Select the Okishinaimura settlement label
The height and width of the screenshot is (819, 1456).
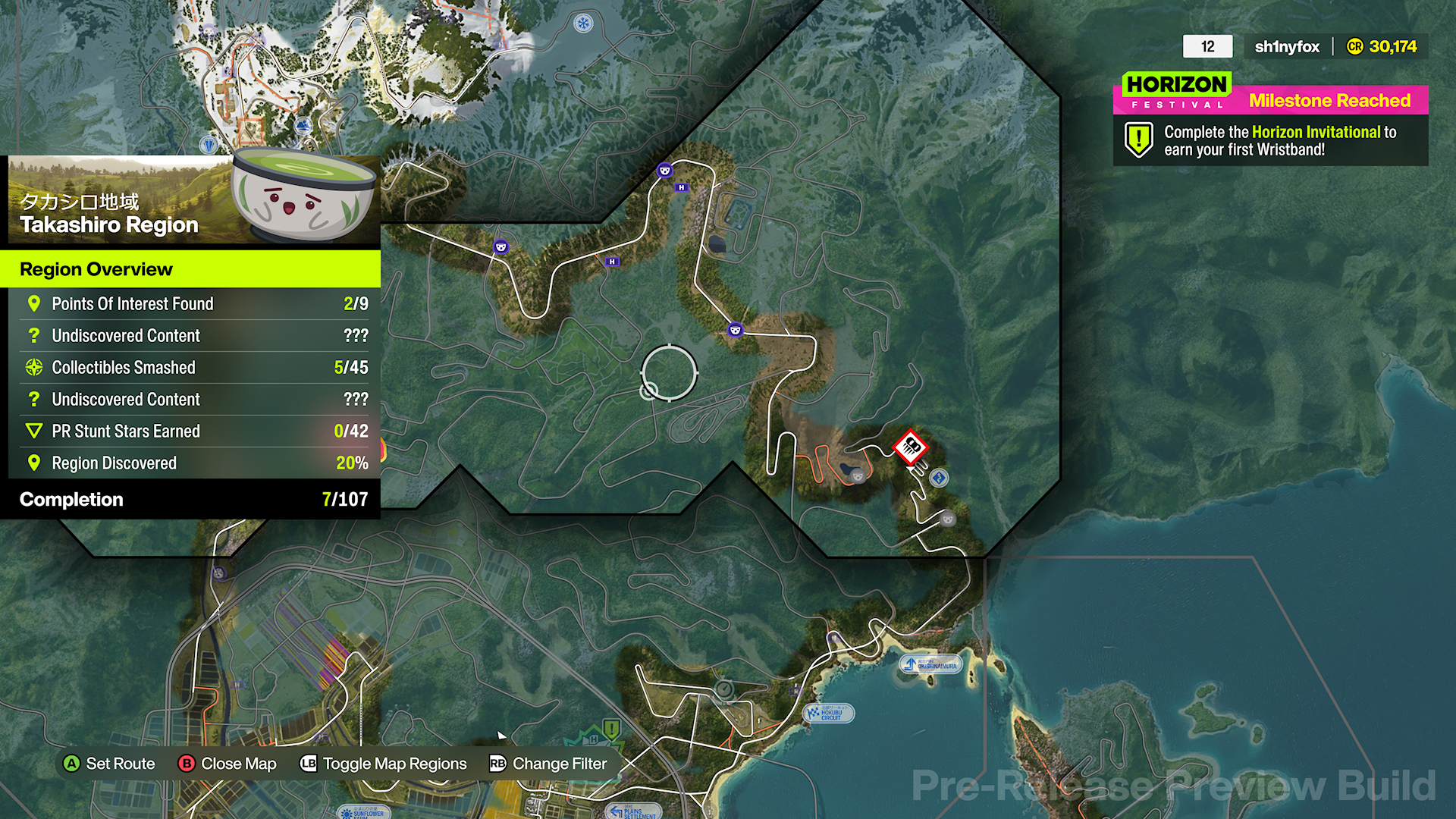tap(931, 665)
